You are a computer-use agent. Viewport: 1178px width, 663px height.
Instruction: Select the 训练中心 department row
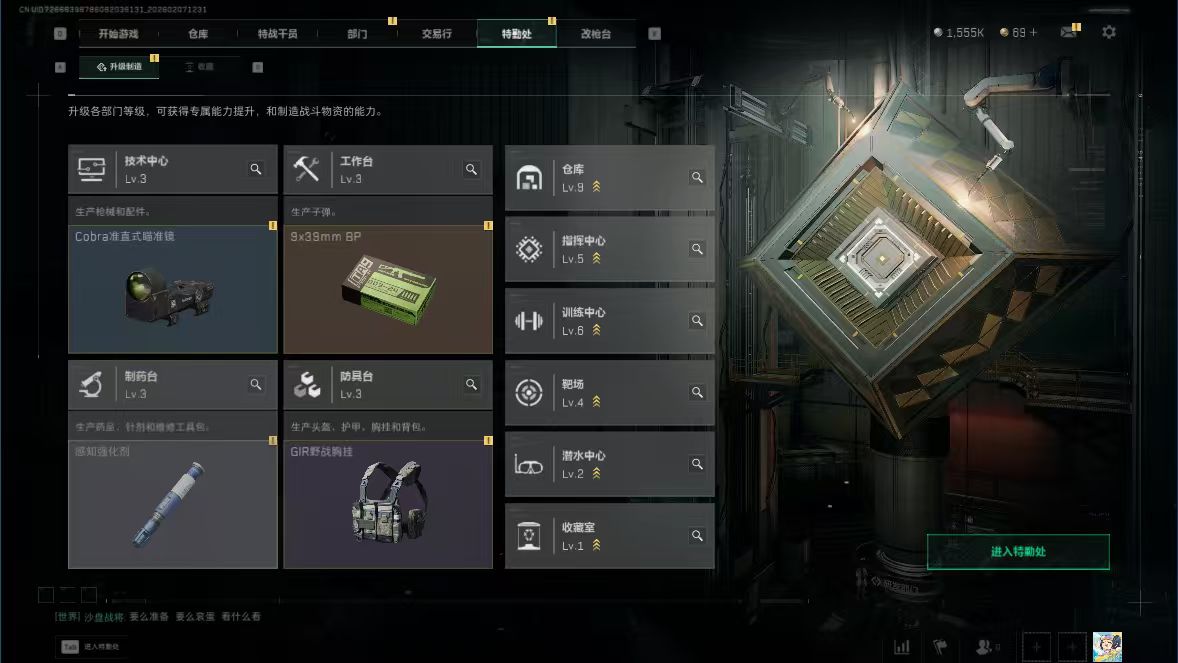tap(609, 321)
